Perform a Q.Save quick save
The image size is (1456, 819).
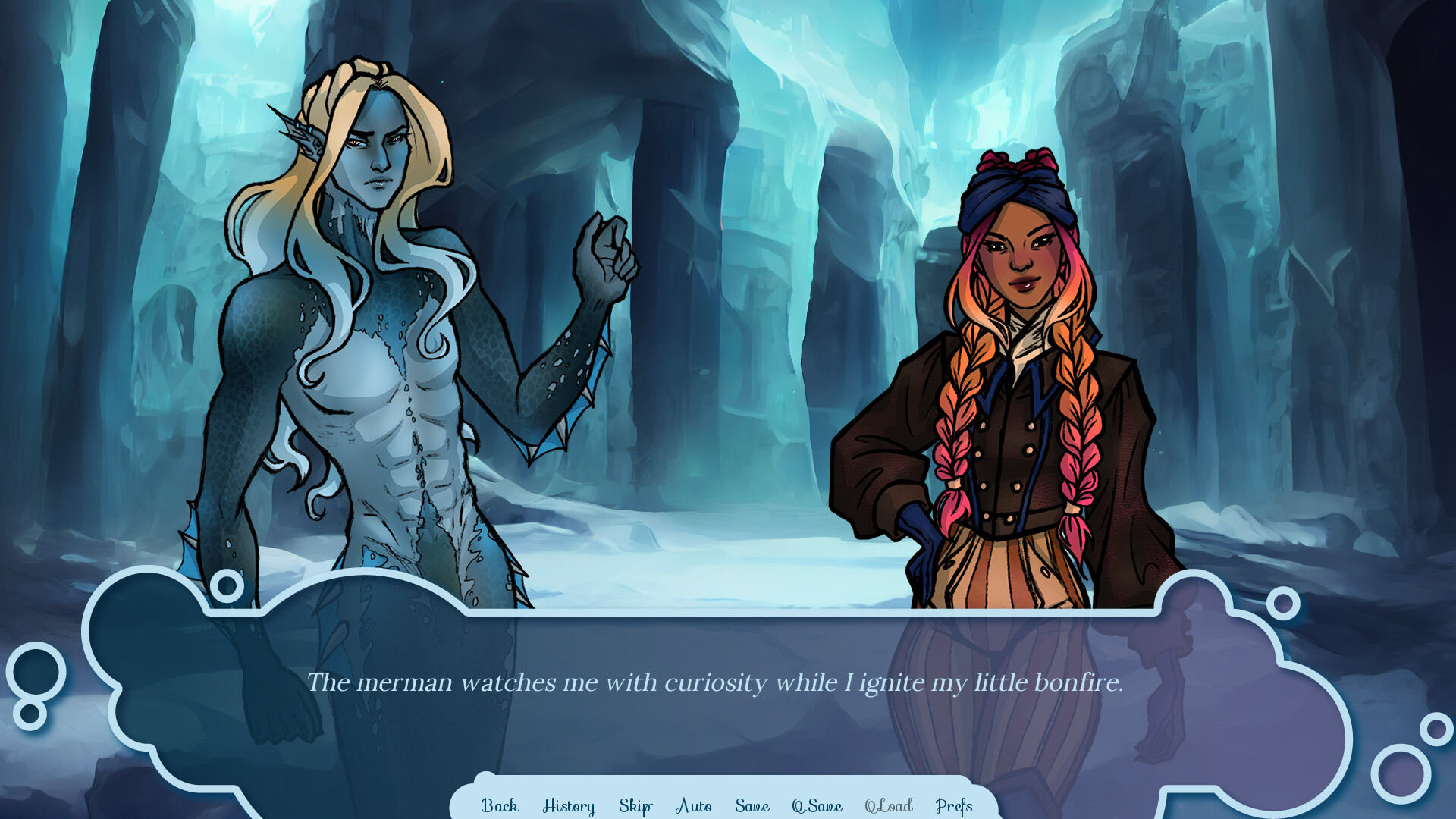pos(816,806)
